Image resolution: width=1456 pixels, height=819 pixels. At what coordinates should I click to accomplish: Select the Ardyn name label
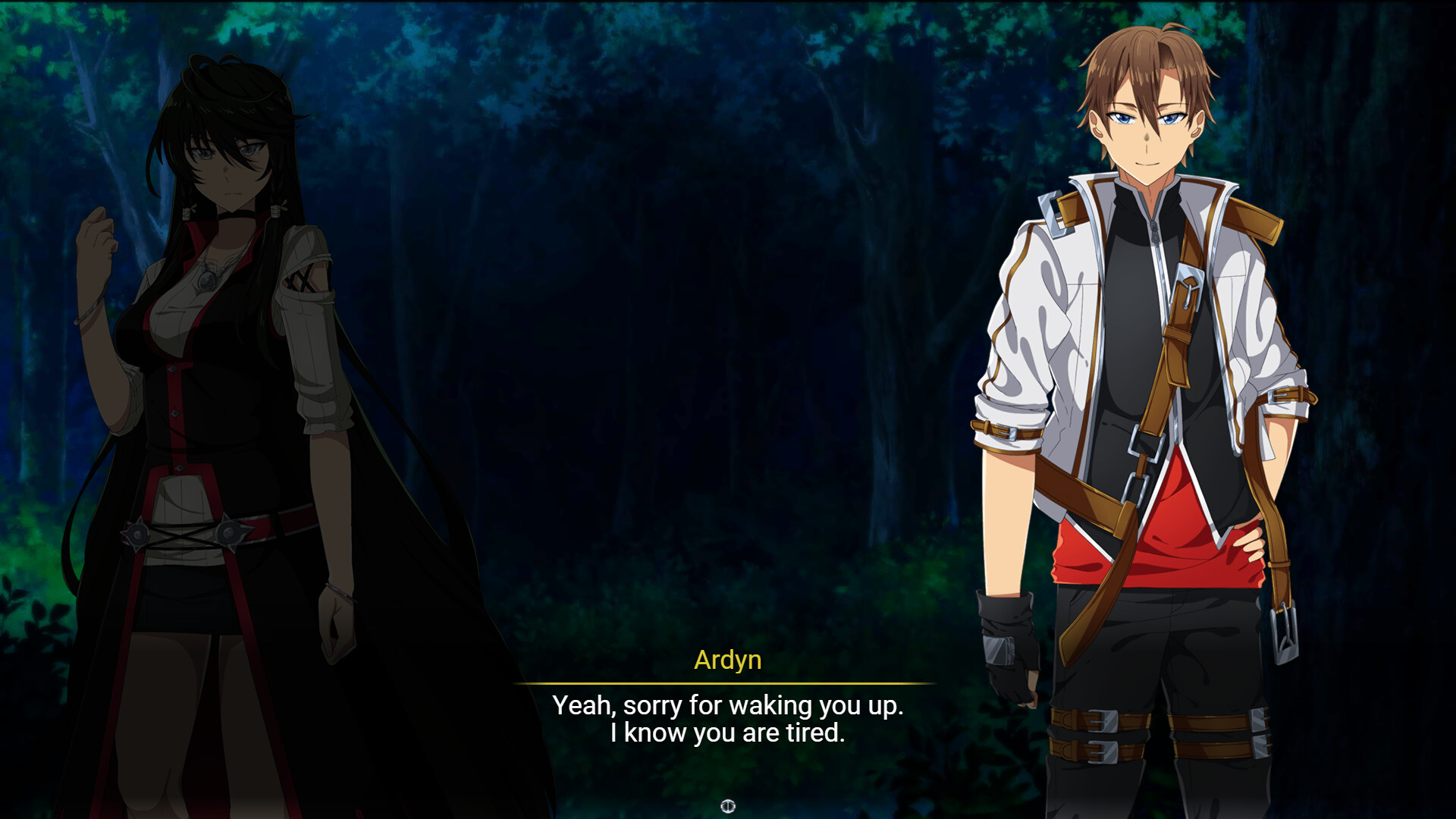pyautogui.click(x=728, y=662)
